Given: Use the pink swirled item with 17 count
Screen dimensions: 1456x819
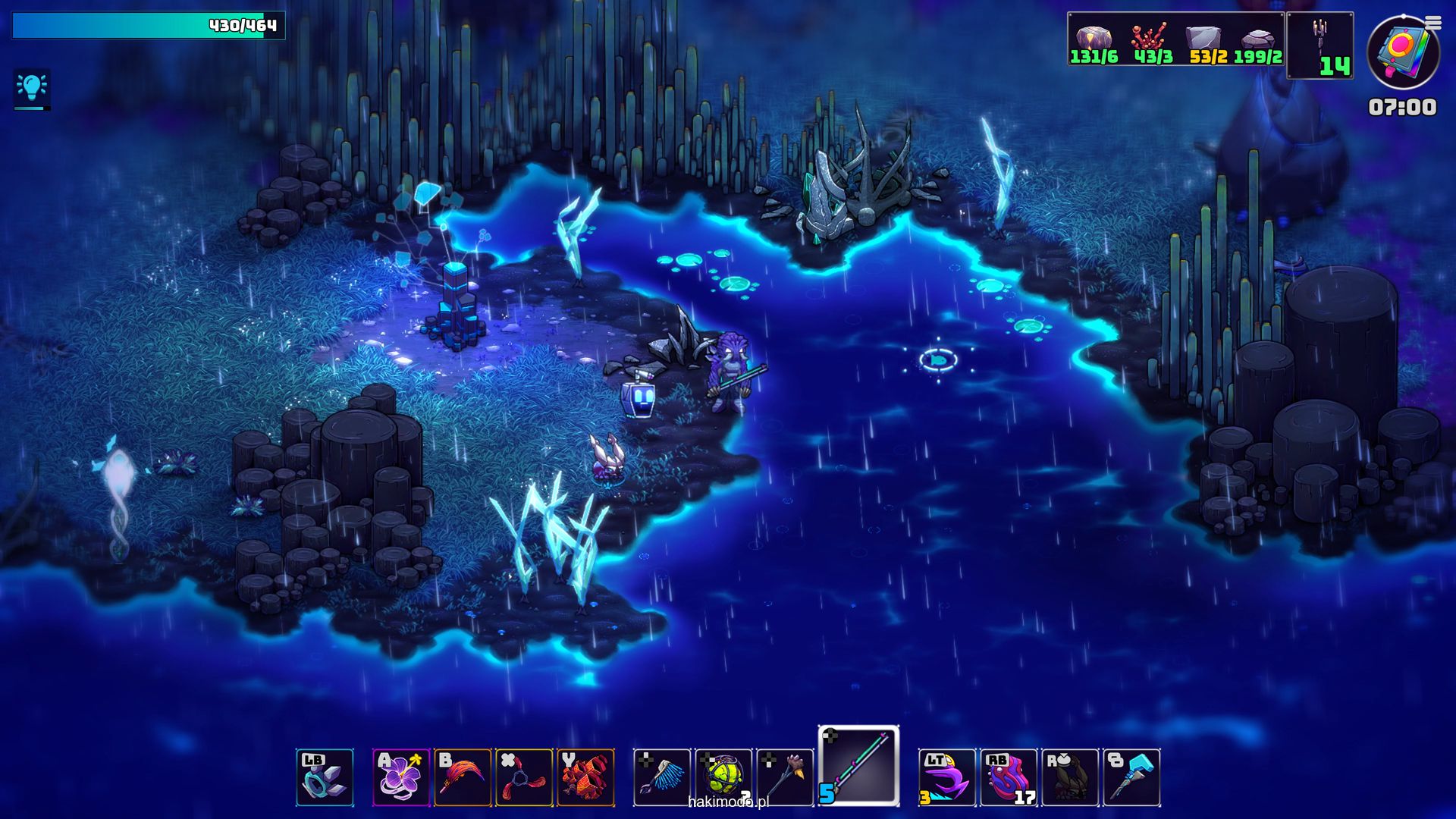Looking at the screenshot, I should tap(1009, 777).
